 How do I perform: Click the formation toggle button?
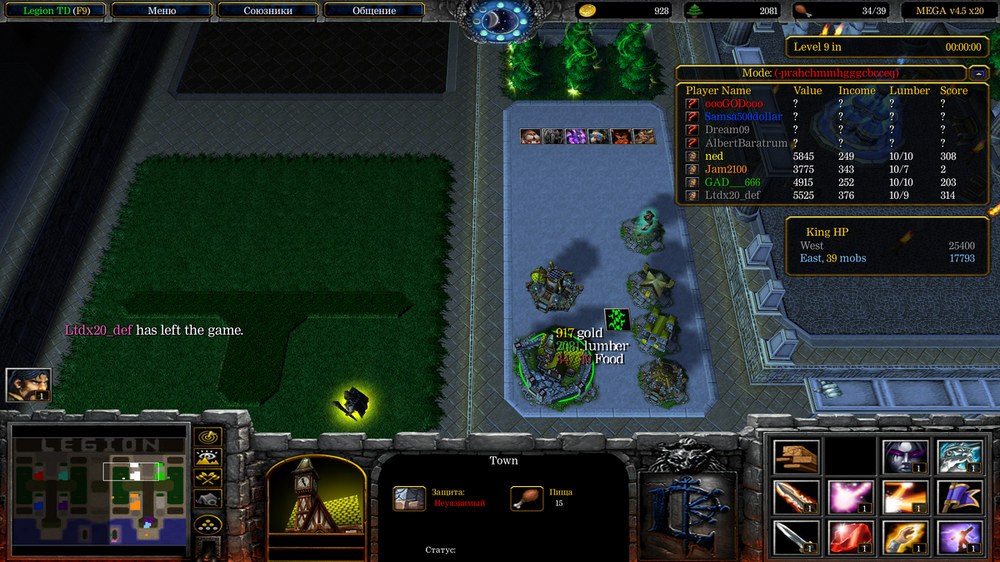[x=208, y=523]
